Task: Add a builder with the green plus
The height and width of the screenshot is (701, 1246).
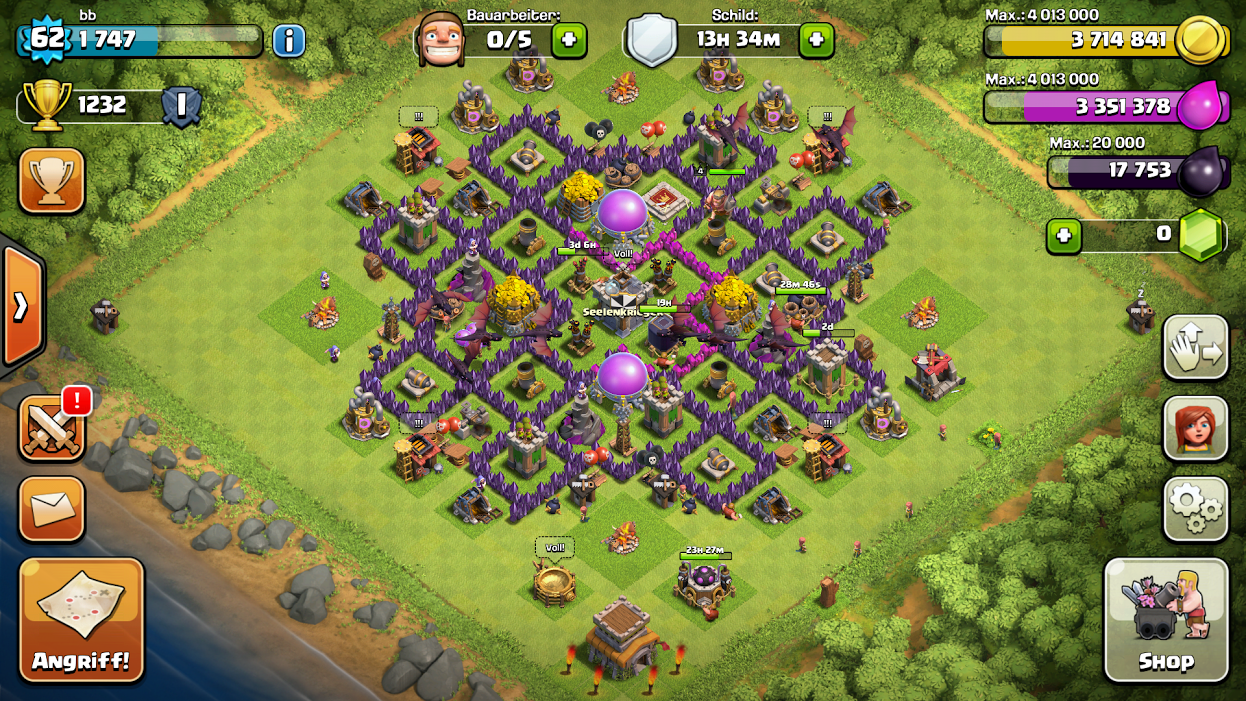Action: [569, 41]
